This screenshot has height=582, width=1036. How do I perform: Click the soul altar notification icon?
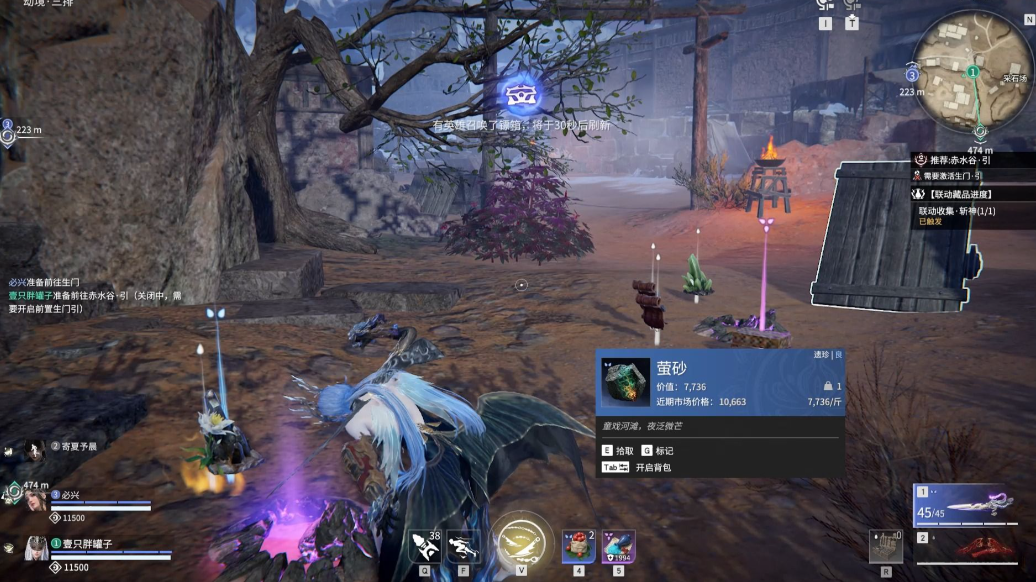tap(520, 95)
